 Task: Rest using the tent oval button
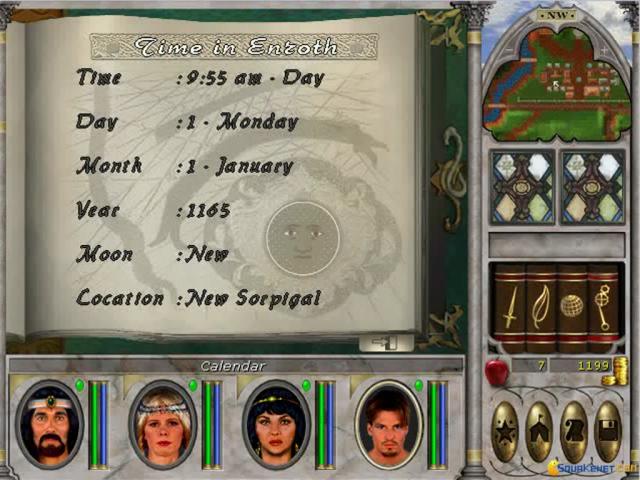(540, 431)
